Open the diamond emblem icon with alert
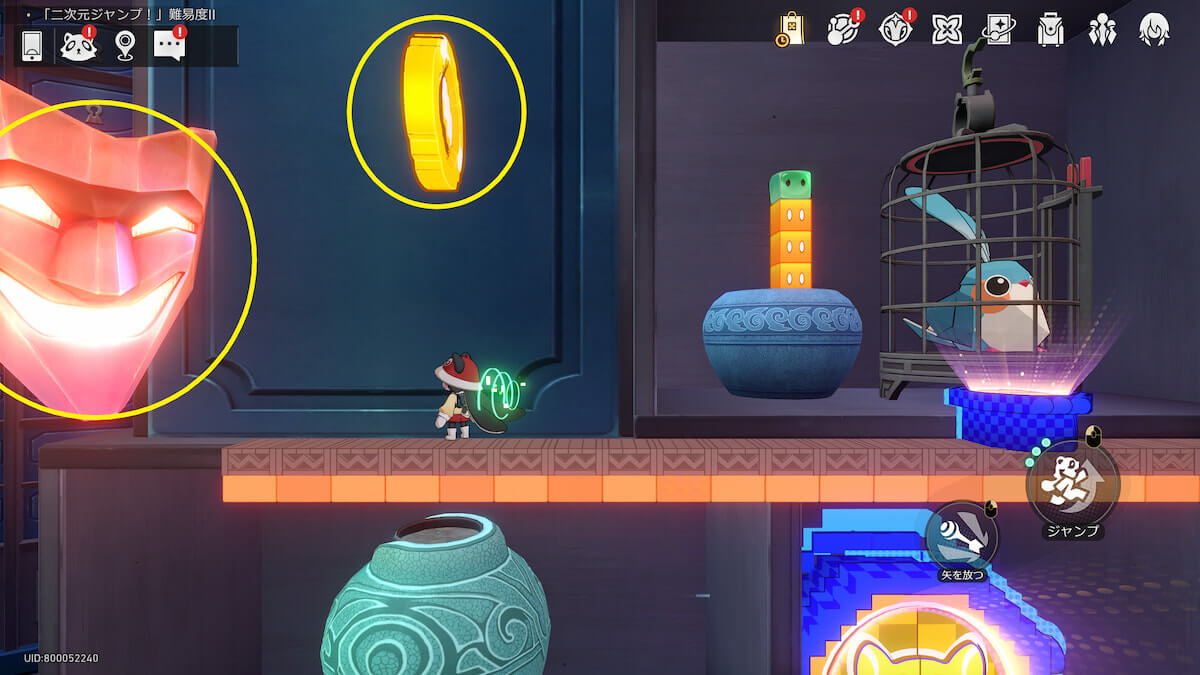The width and height of the screenshot is (1200, 675). tap(894, 30)
